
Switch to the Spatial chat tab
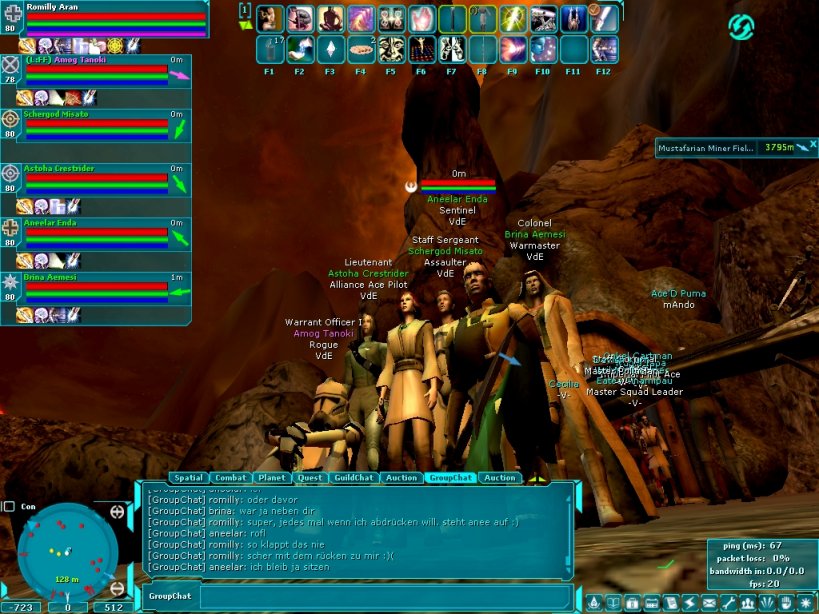coord(187,478)
